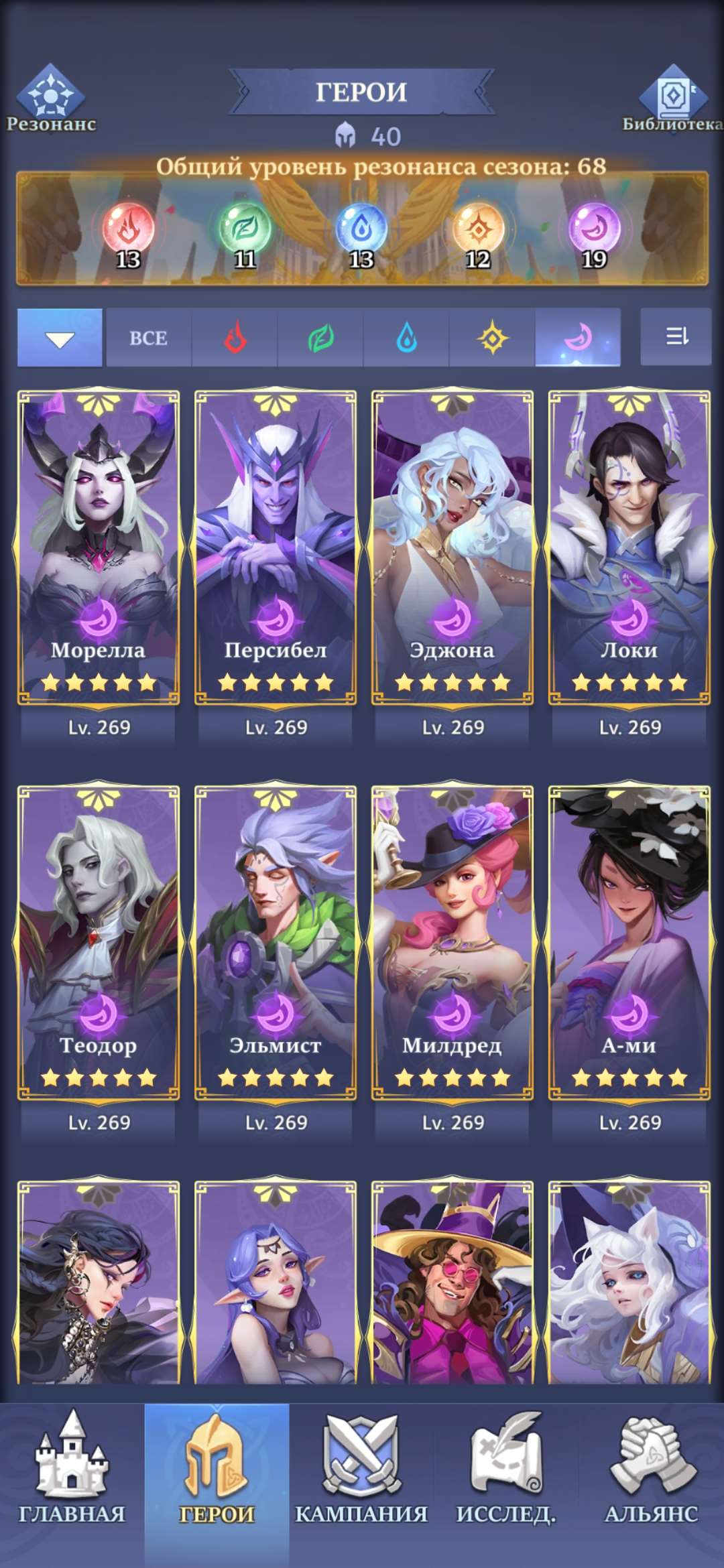Open the hero sorting options button
Viewport: 724px width, 1568px height.
tap(676, 336)
